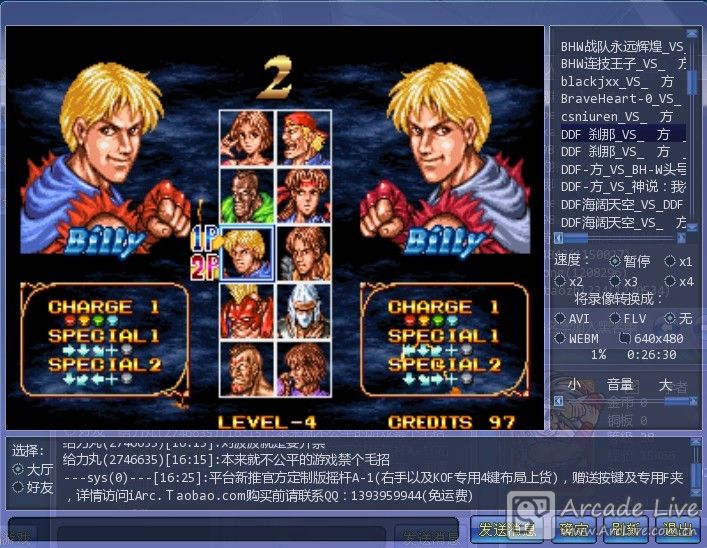Viewport: 707px width, 548px height.
Task: Set playback speed to x1
Action: click(x=671, y=261)
